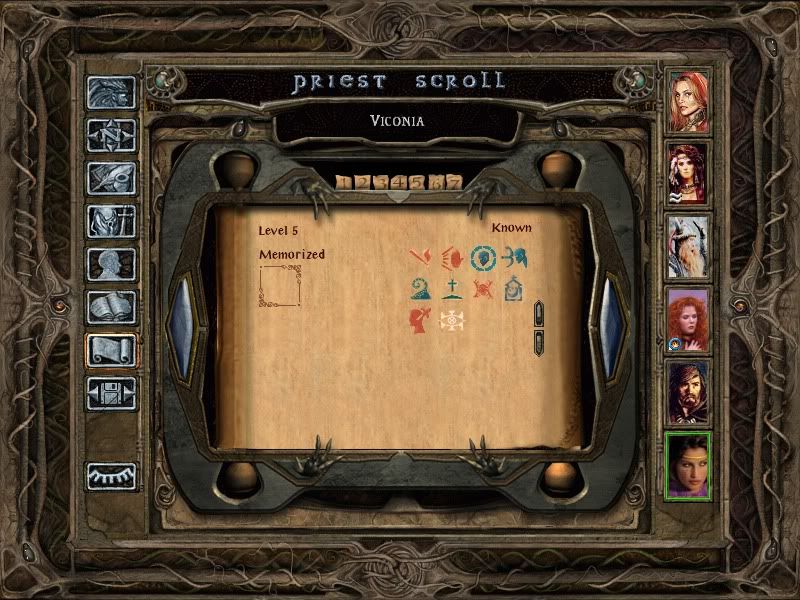Switch to spell level 7 tab

(455, 182)
